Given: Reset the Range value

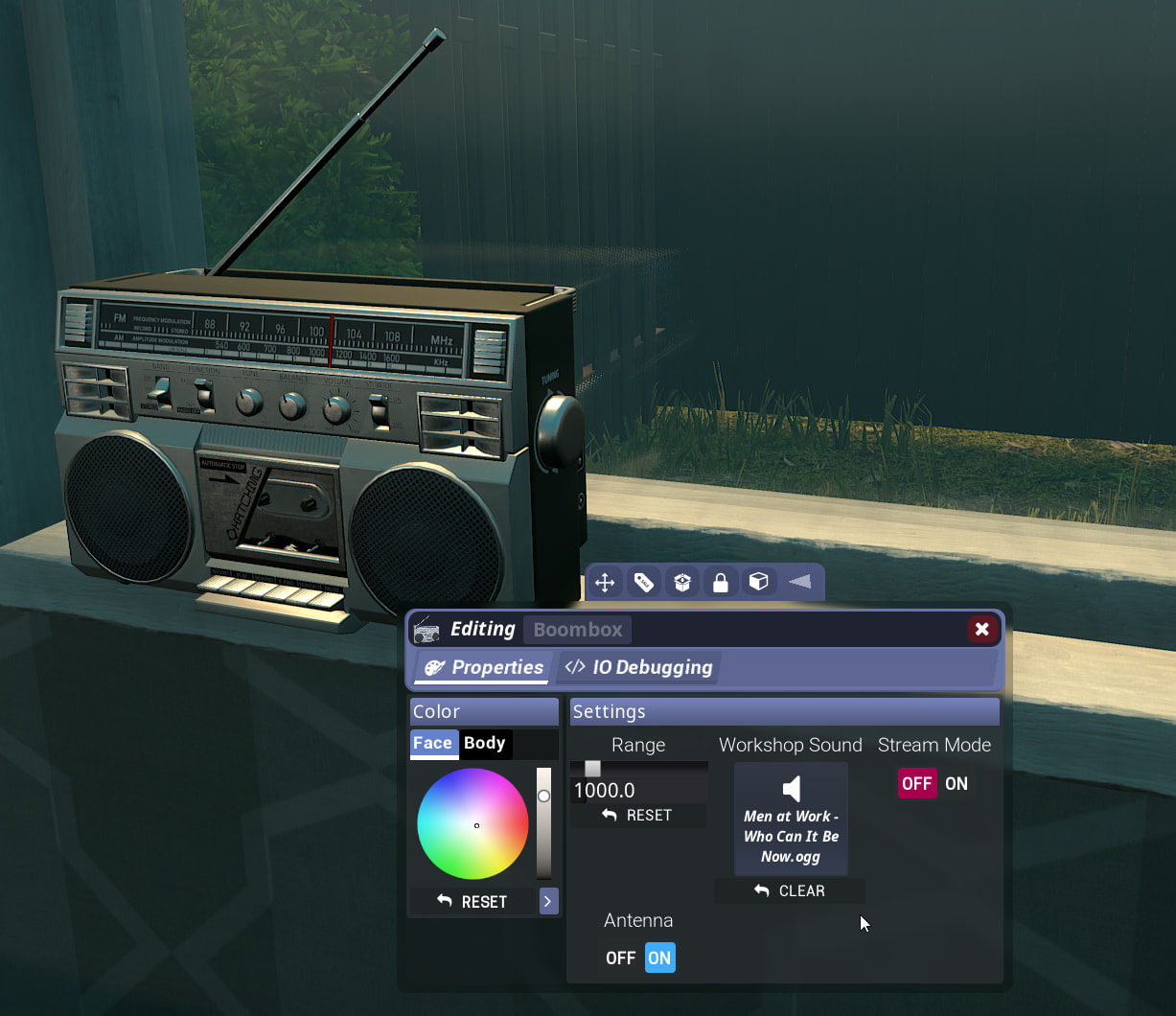Looking at the screenshot, I should tap(638, 815).
